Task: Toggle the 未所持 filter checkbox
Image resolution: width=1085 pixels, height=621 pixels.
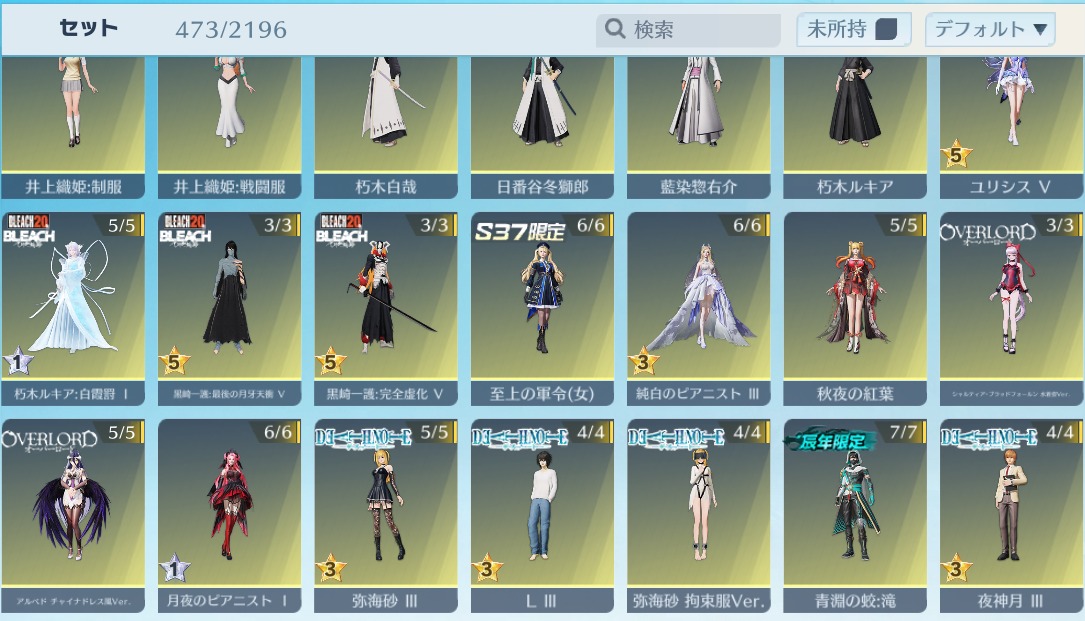Action: pyautogui.click(x=885, y=30)
